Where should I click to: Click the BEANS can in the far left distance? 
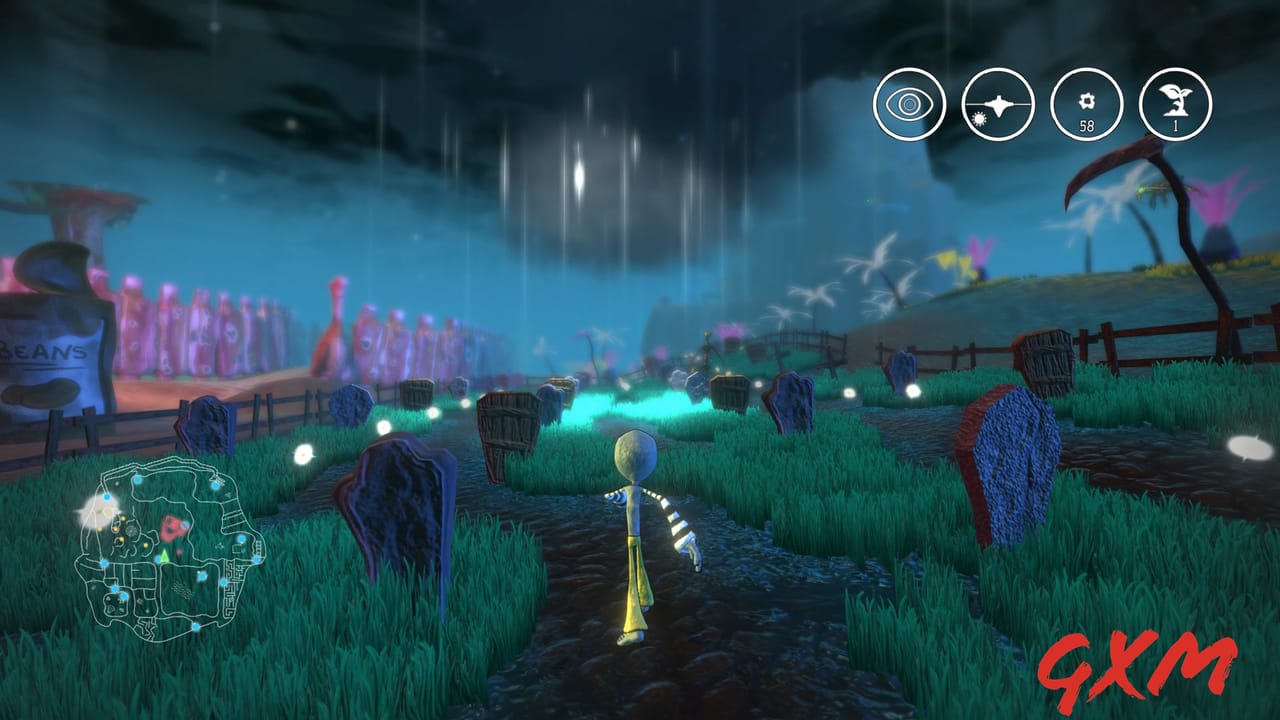coord(45,350)
